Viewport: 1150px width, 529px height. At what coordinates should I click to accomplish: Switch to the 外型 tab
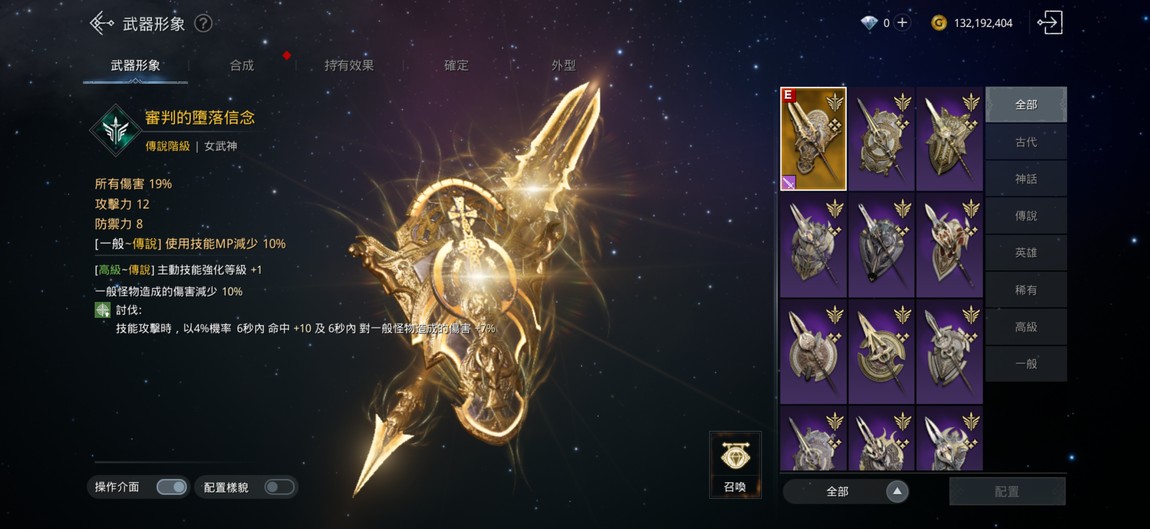pos(563,66)
